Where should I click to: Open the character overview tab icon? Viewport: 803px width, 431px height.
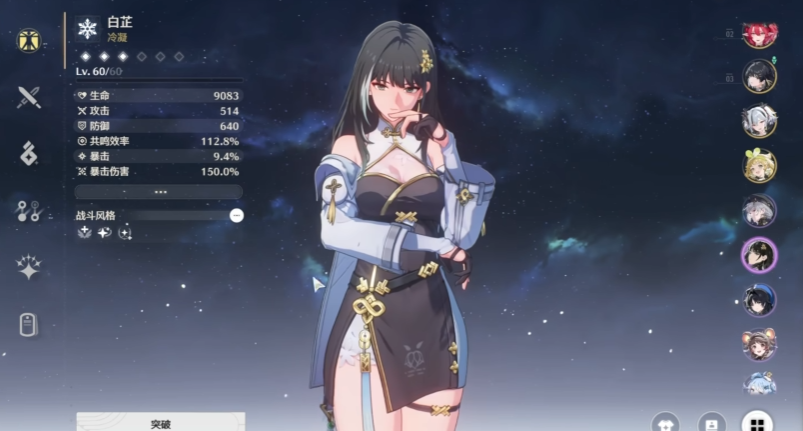click(x=28, y=41)
